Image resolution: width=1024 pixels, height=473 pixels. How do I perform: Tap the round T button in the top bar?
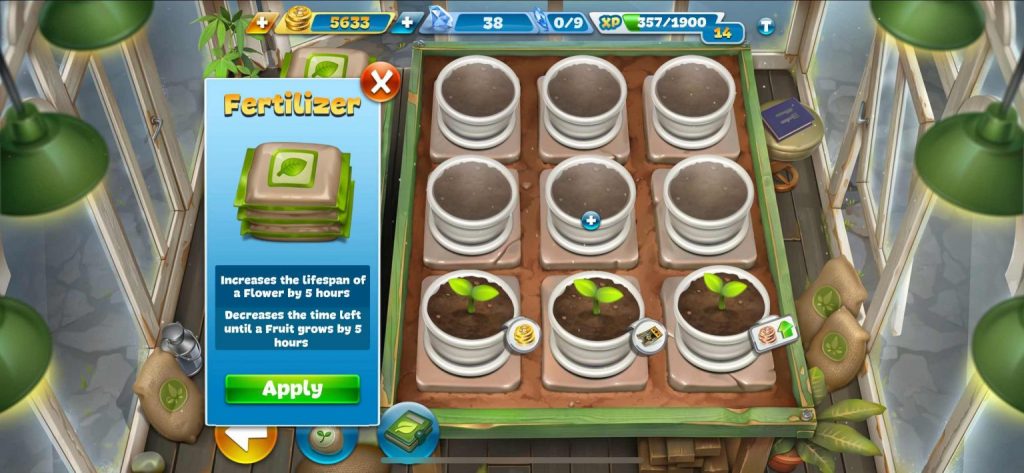pyautogui.click(x=766, y=26)
